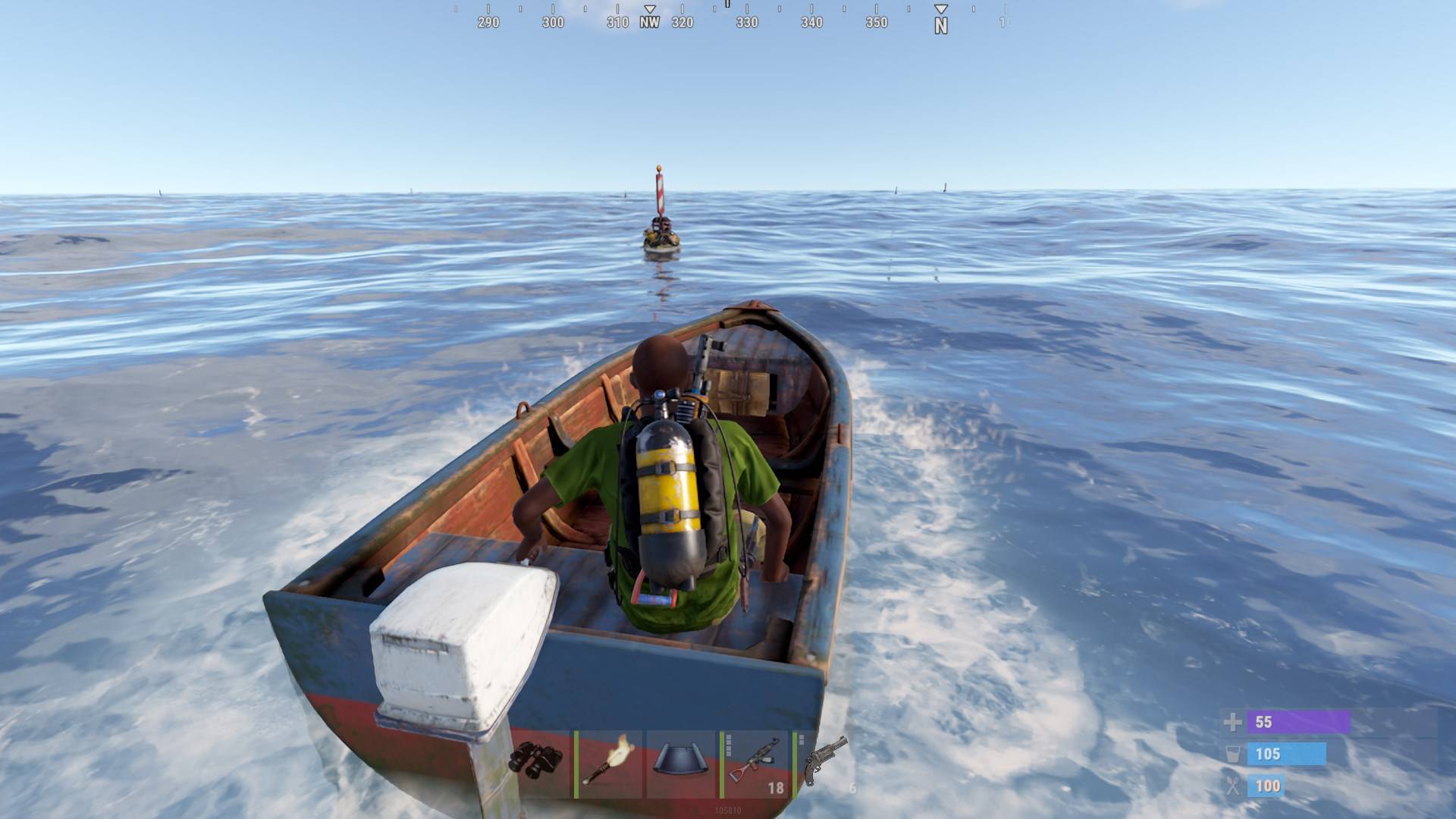Select the assault rifle with 18 rounds
This screenshot has height=819, width=1456.
point(755,763)
